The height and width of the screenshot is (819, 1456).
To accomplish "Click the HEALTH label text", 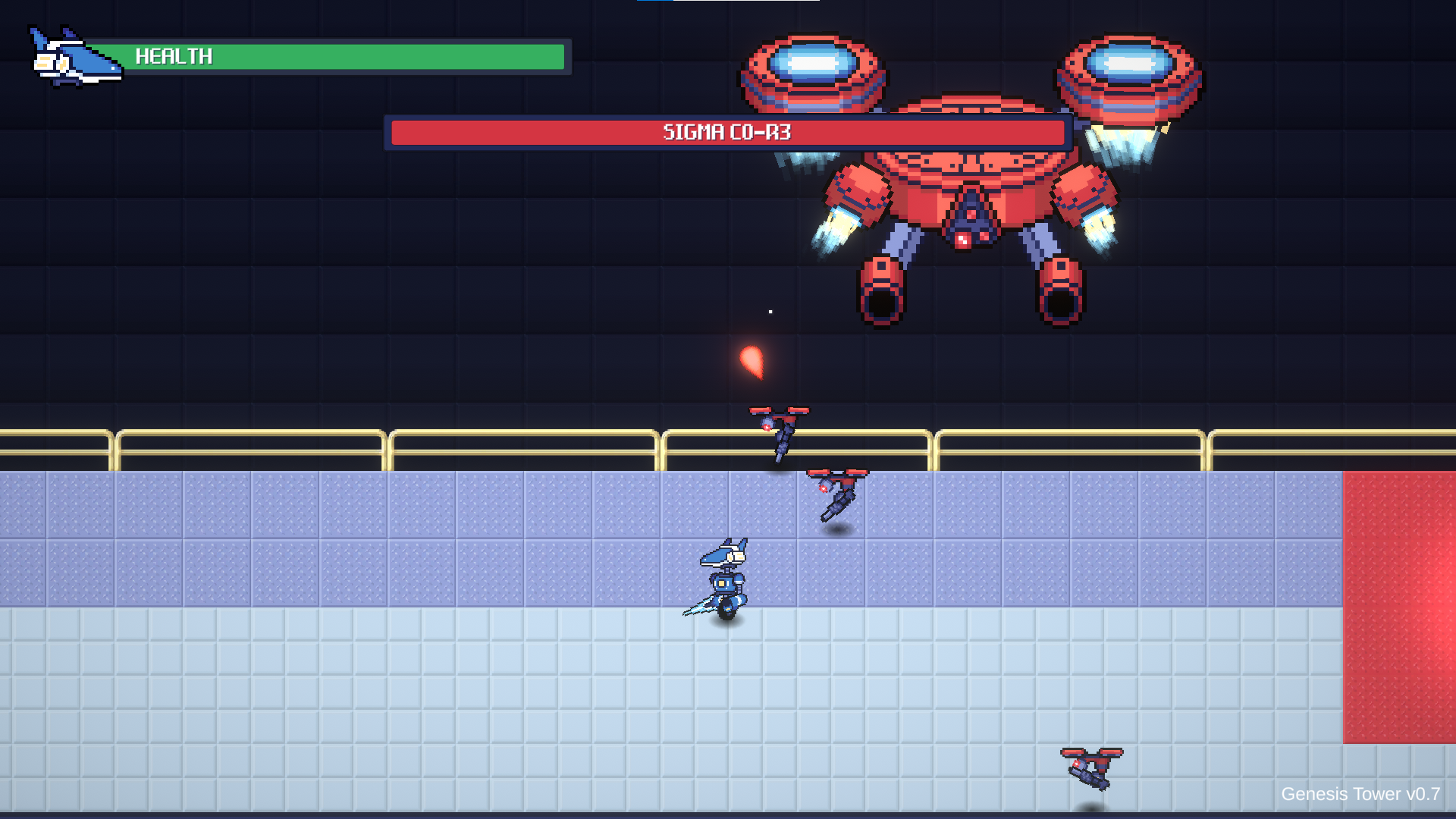I will (174, 55).
